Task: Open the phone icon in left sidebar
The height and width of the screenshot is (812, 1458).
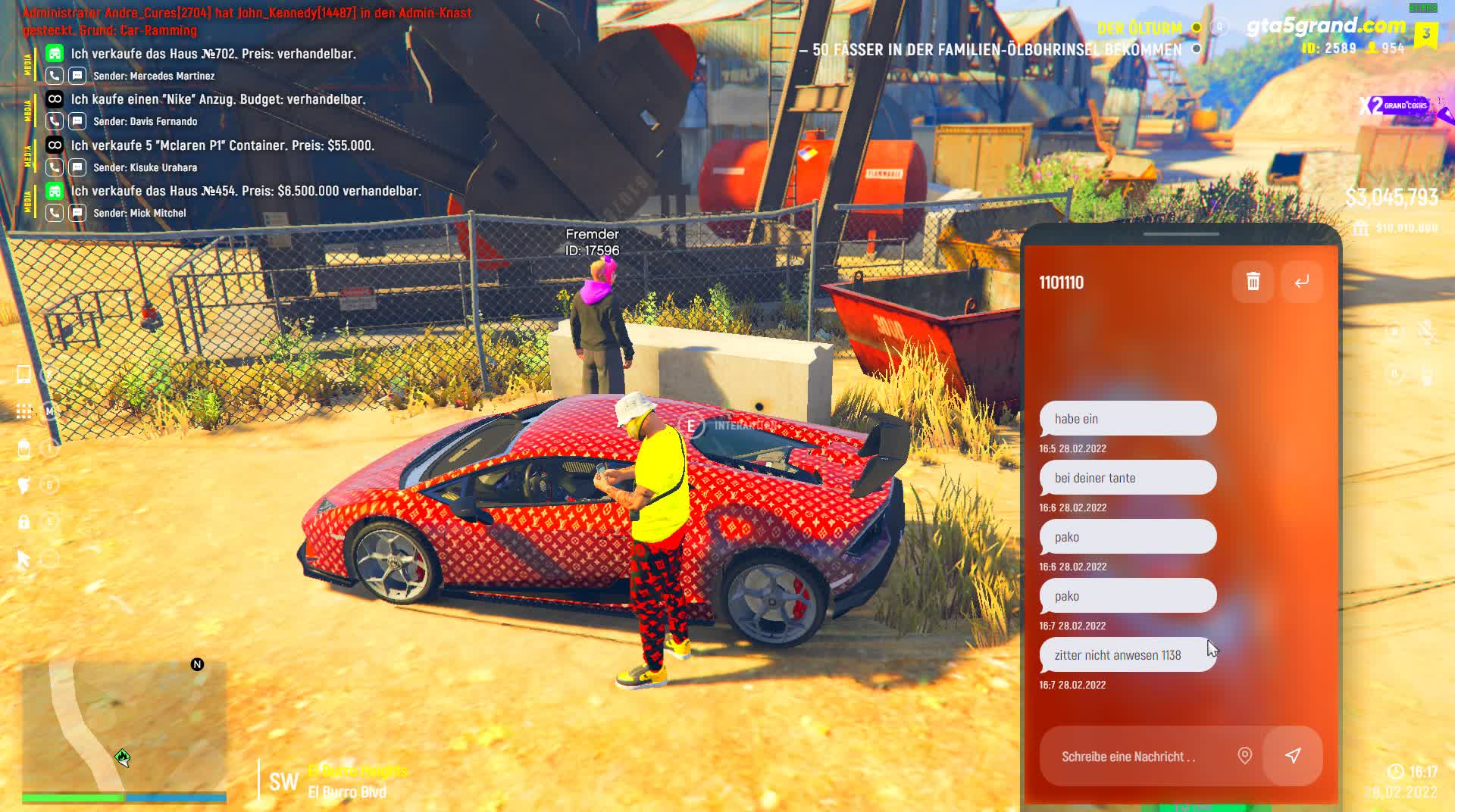Action: coord(24,374)
